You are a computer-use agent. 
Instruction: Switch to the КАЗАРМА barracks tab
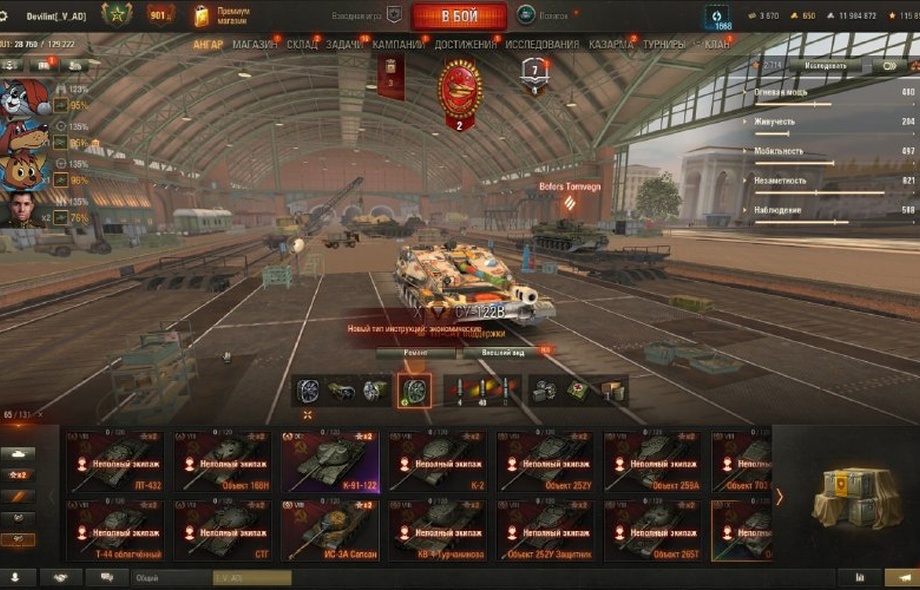pyautogui.click(x=610, y=45)
